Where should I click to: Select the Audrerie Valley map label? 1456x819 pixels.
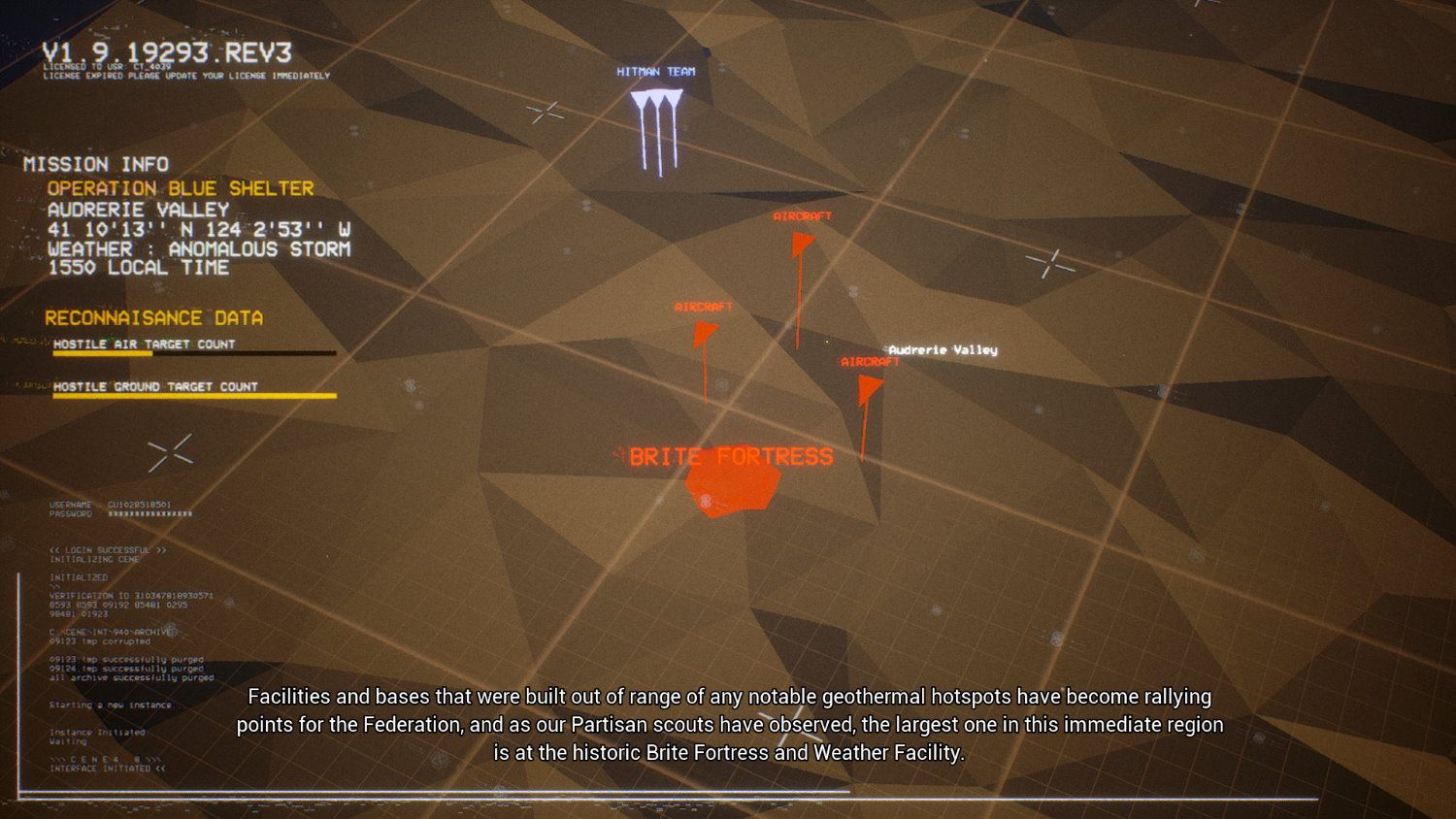click(x=943, y=349)
